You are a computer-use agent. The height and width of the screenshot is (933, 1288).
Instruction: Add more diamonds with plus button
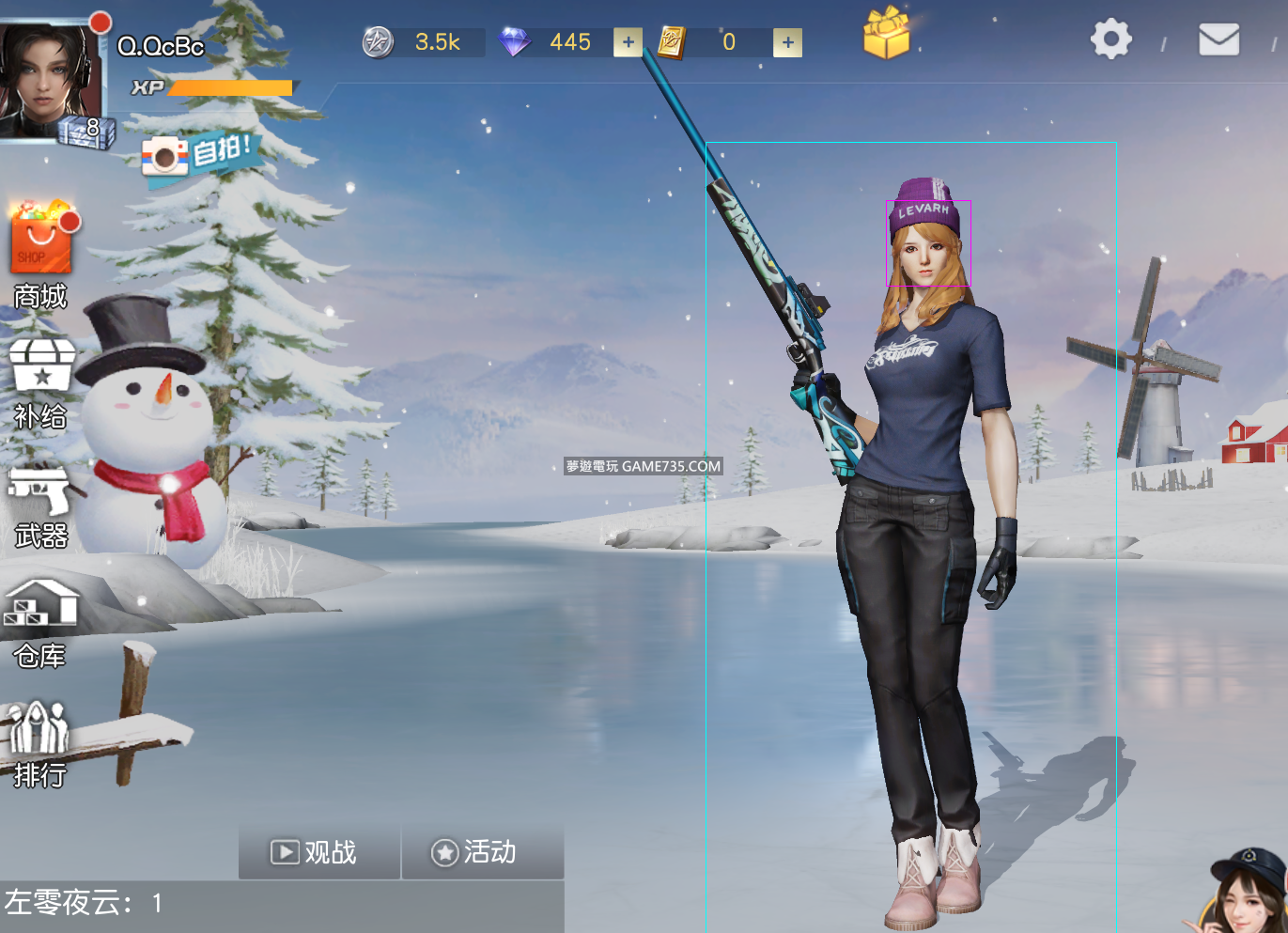coord(628,42)
